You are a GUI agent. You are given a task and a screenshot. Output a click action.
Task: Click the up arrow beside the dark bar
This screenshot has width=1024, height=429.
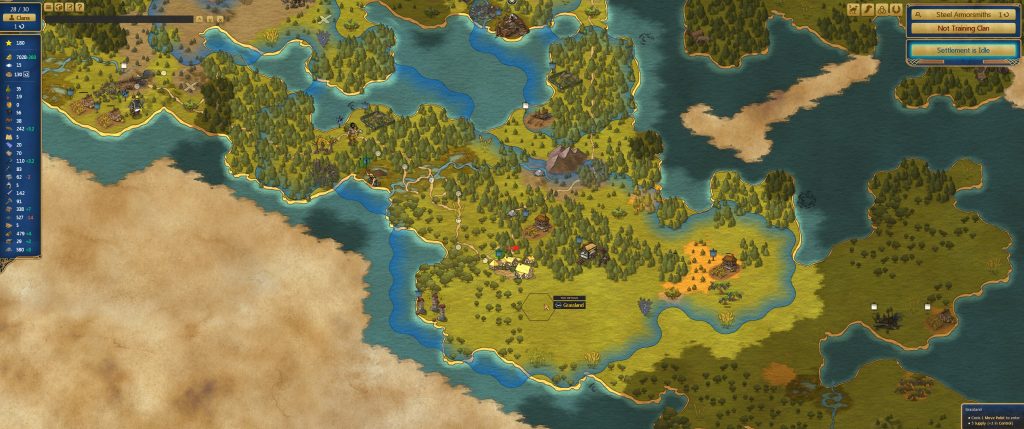coord(199,18)
